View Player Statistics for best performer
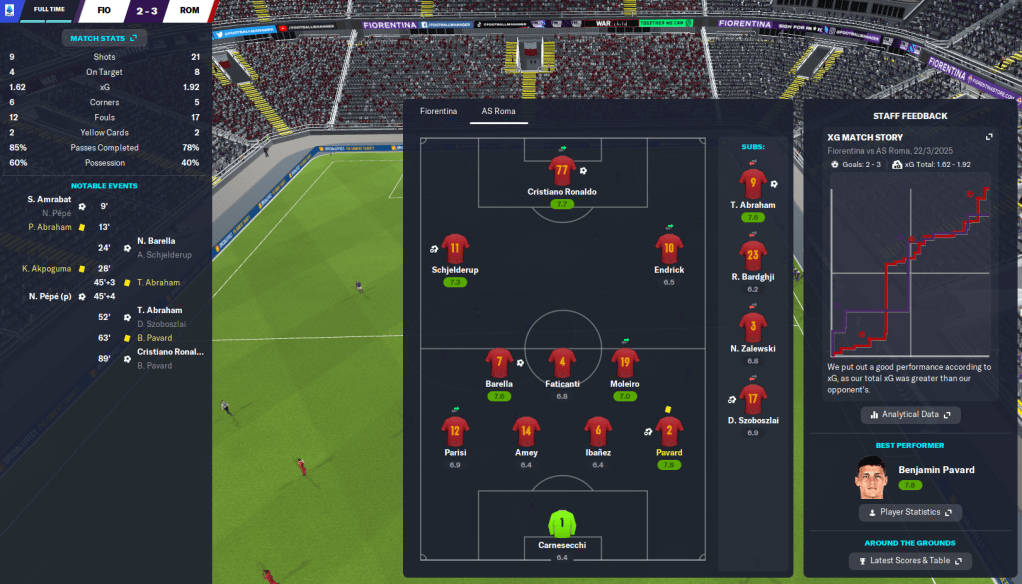Screen dimensions: 1022x584 910,512
